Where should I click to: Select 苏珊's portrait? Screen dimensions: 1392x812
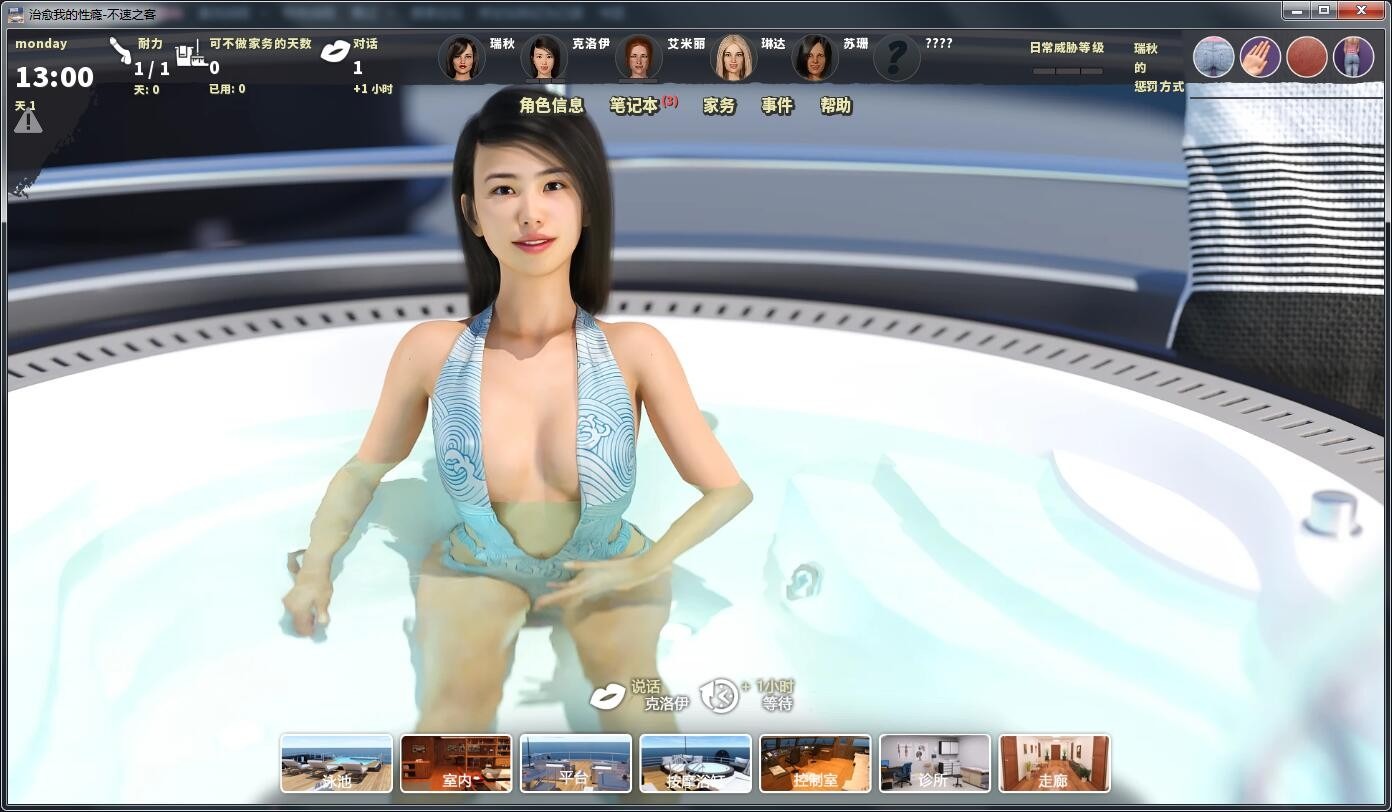point(814,59)
